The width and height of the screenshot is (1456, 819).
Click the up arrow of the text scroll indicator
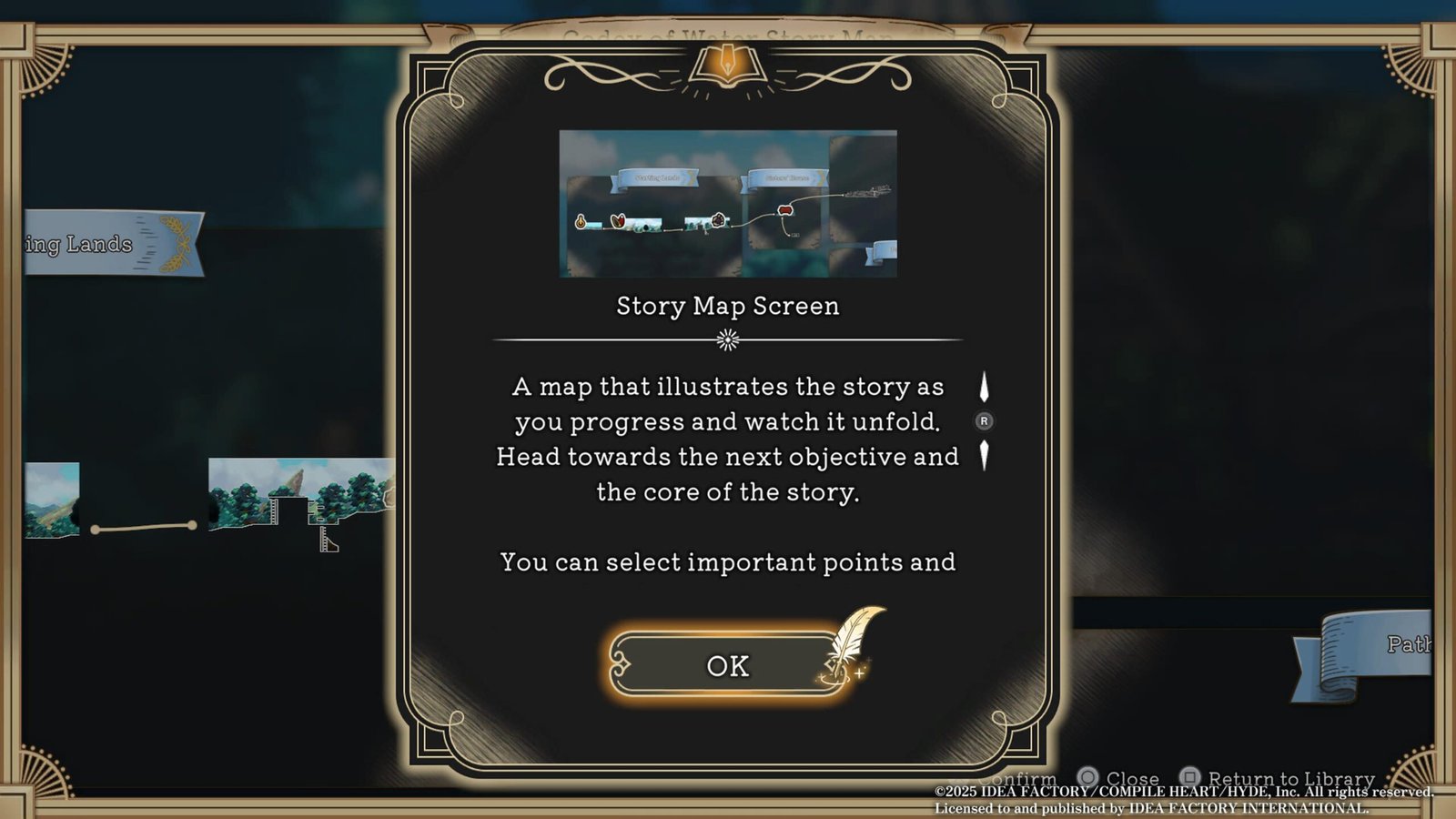[x=984, y=387]
